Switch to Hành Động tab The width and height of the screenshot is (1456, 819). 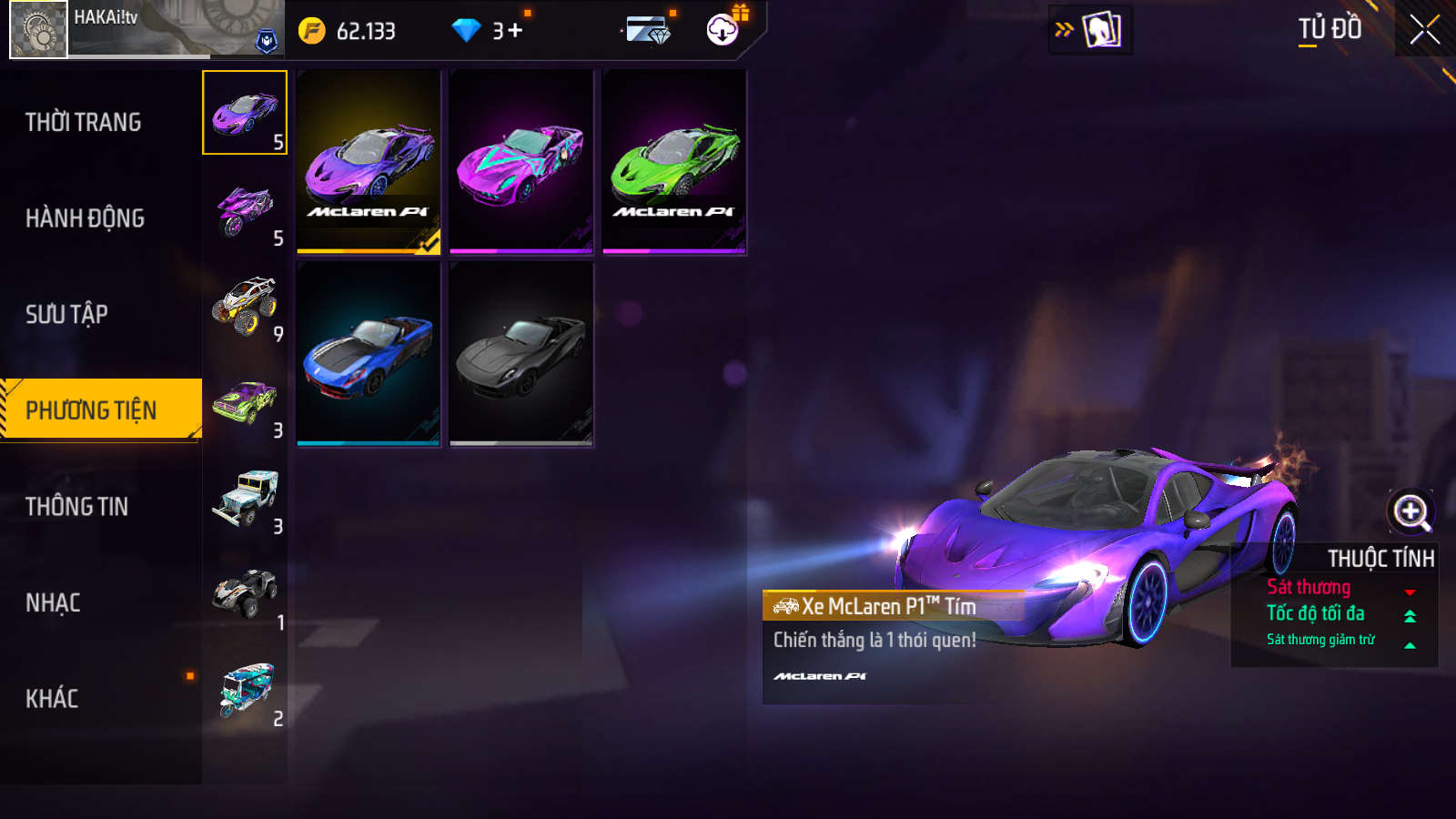pyautogui.click(x=85, y=218)
